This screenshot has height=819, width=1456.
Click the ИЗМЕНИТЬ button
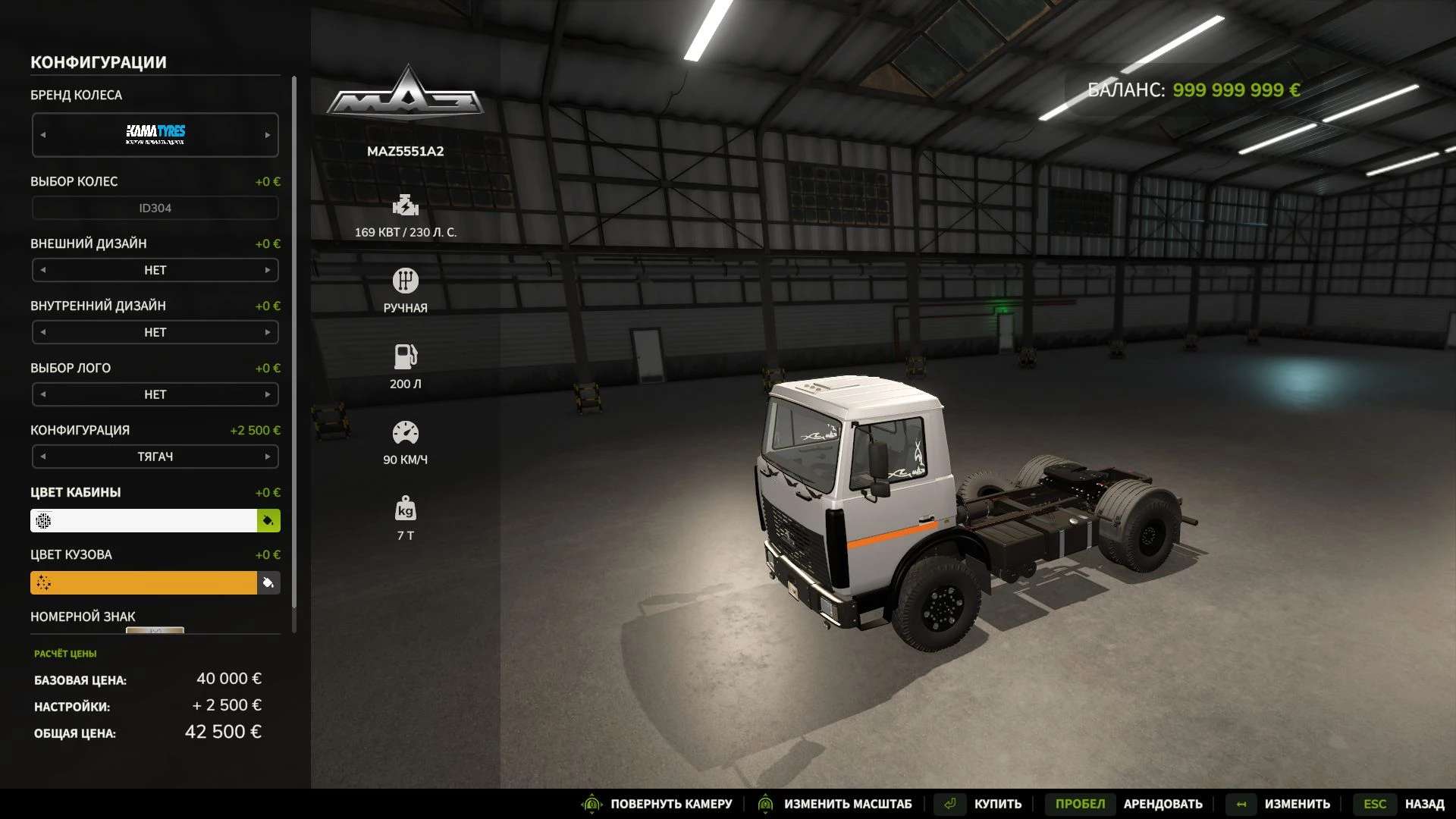click(x=1297, y=804)
